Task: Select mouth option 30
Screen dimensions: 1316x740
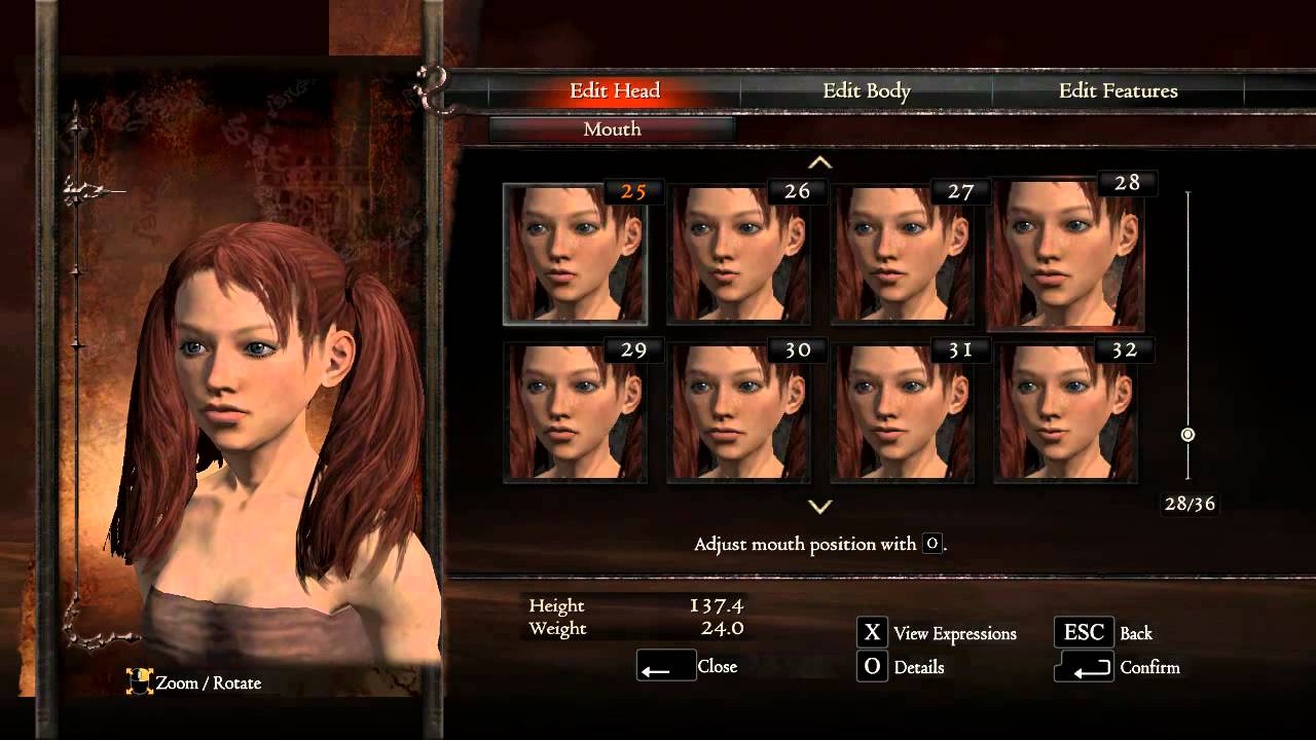Action: (739, 412)
